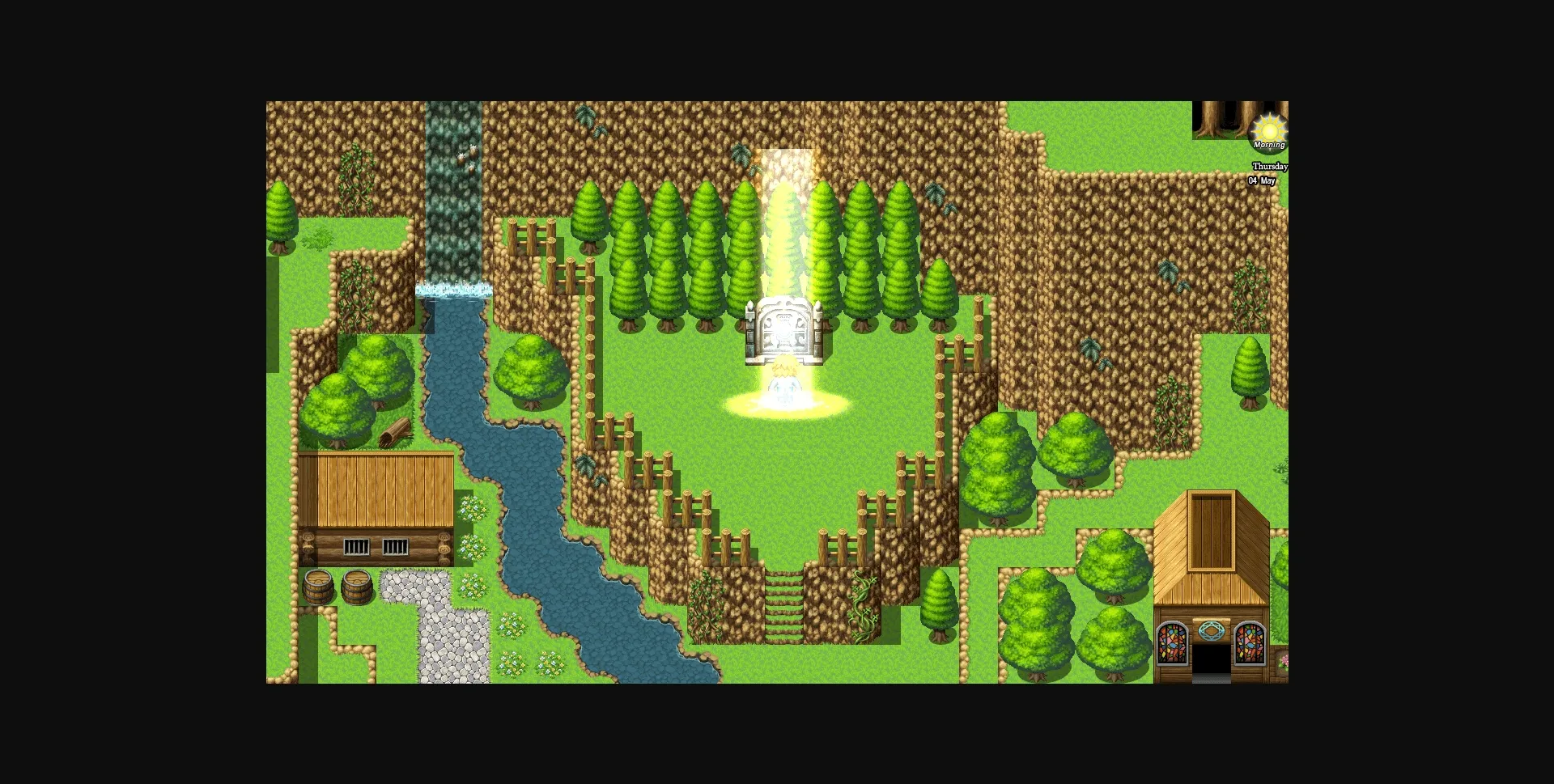Click the 04 May date label
Image resolution: width=1554 pixels, height=784 pixels.
1261,180
